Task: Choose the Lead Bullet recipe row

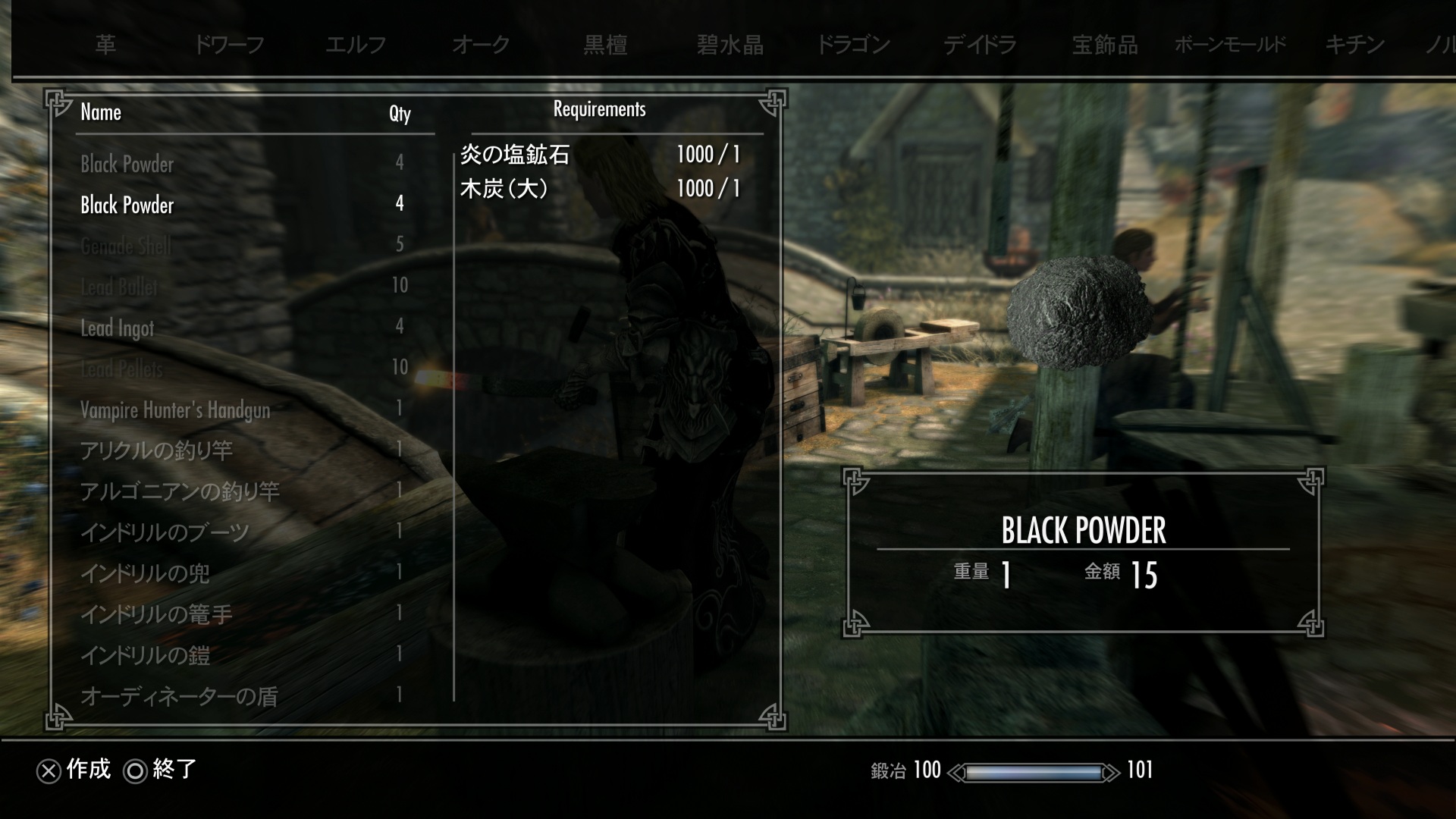Action: tap(119, 287)
